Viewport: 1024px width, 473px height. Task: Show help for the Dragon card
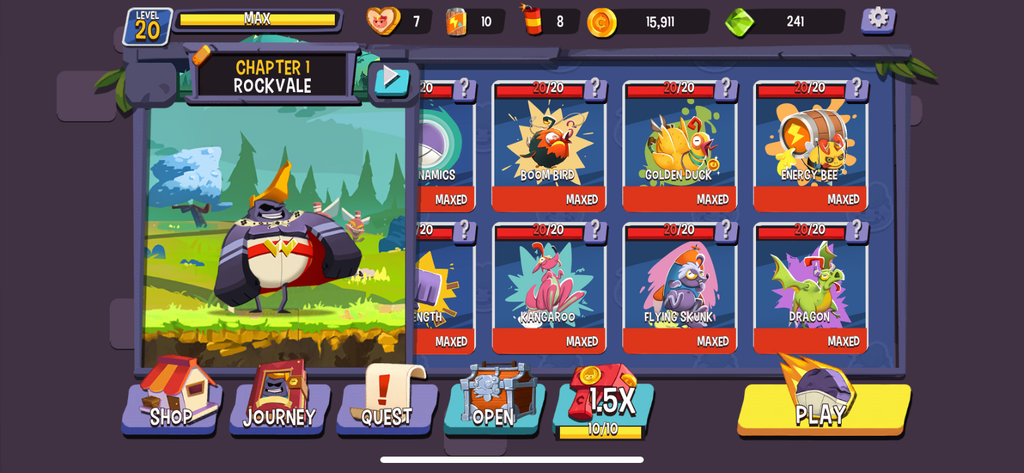tap(856, 231)
